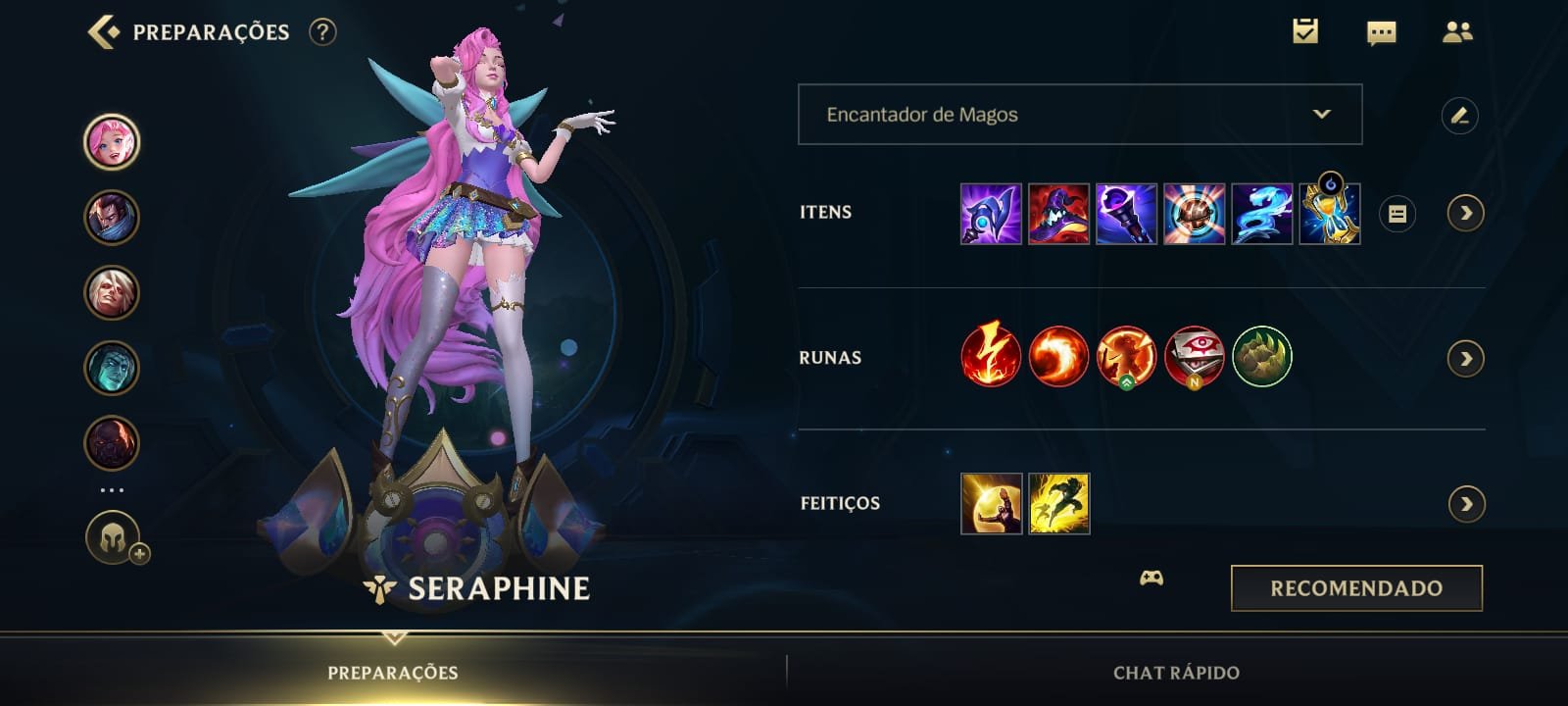Switch to the Chat Rápido tab

point(1173,674)
